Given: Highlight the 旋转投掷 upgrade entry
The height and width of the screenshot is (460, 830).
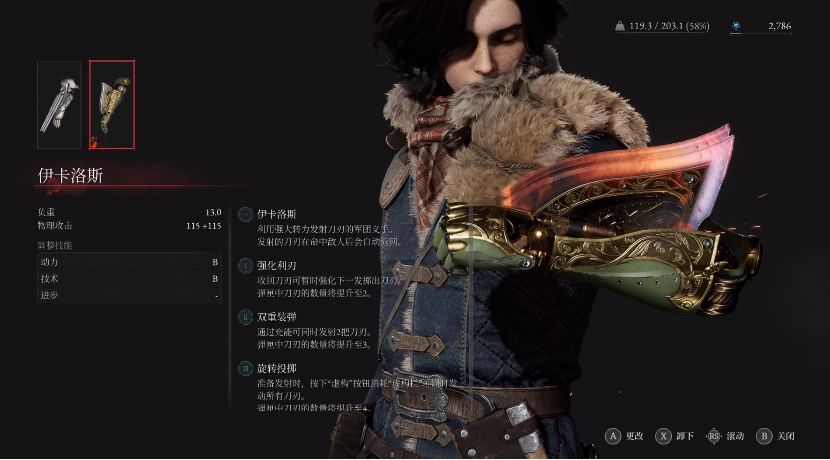Looking at the screenshot, I should pyautogui.click(x=278, y=368).
